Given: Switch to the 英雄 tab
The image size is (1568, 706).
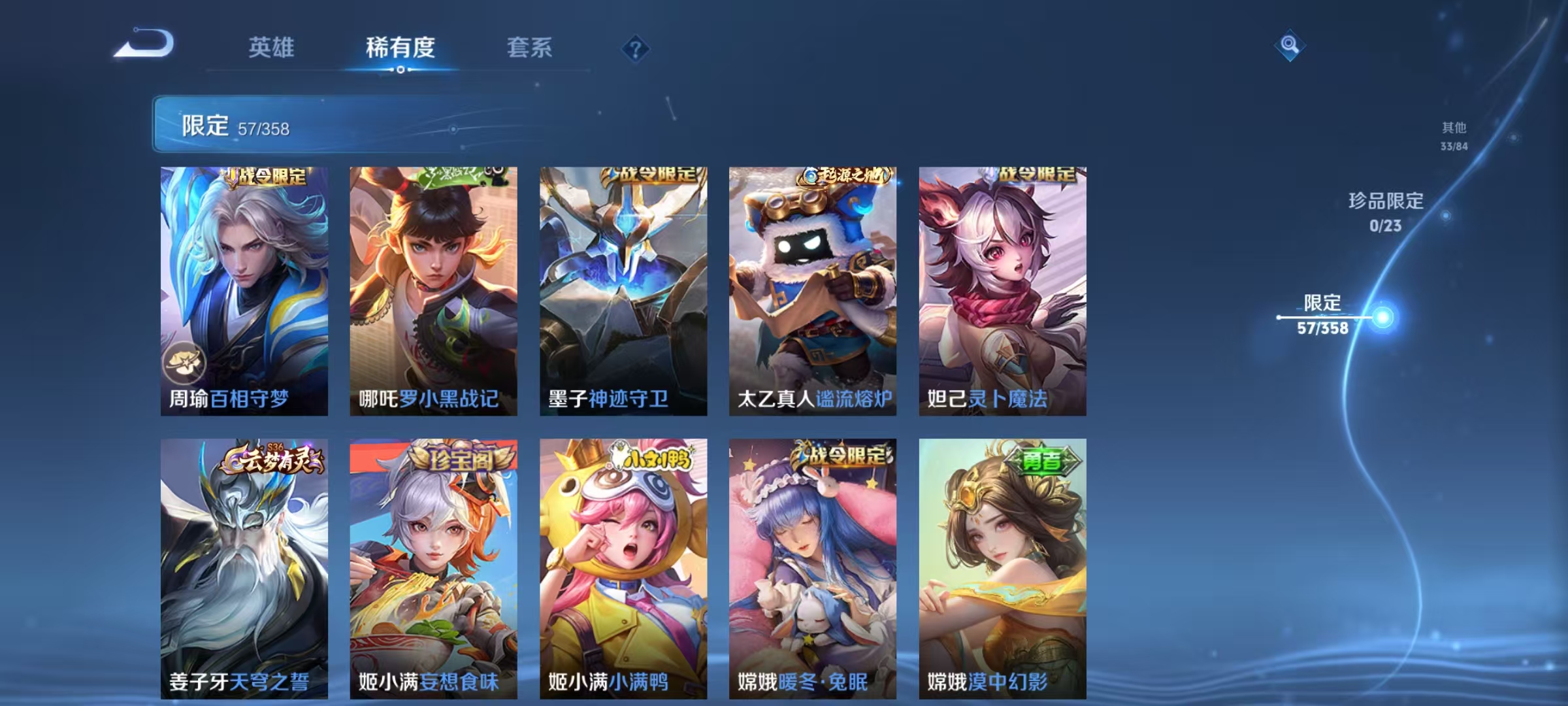Looking at the screenshot, I should click(x=272, y=48).
